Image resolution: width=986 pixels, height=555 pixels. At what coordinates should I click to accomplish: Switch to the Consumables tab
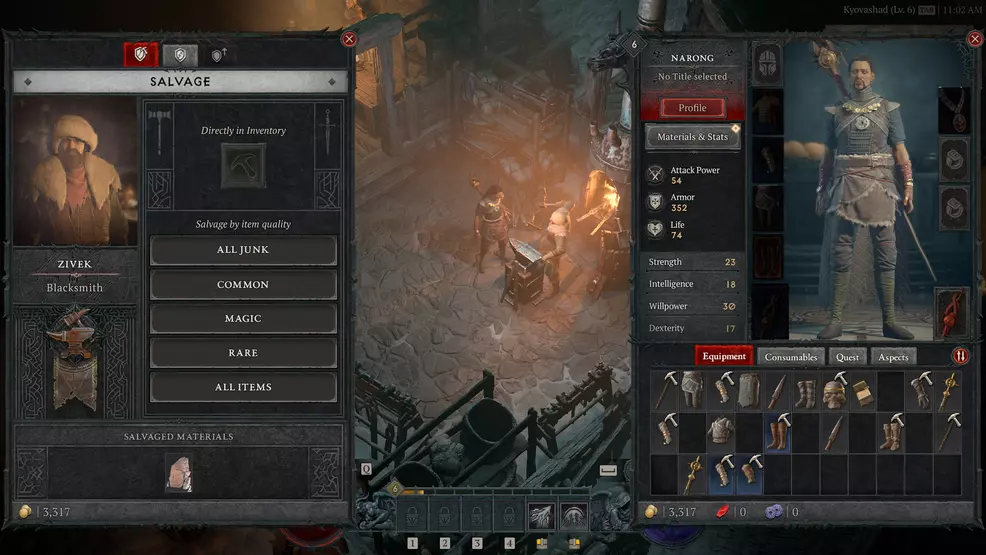791,357
